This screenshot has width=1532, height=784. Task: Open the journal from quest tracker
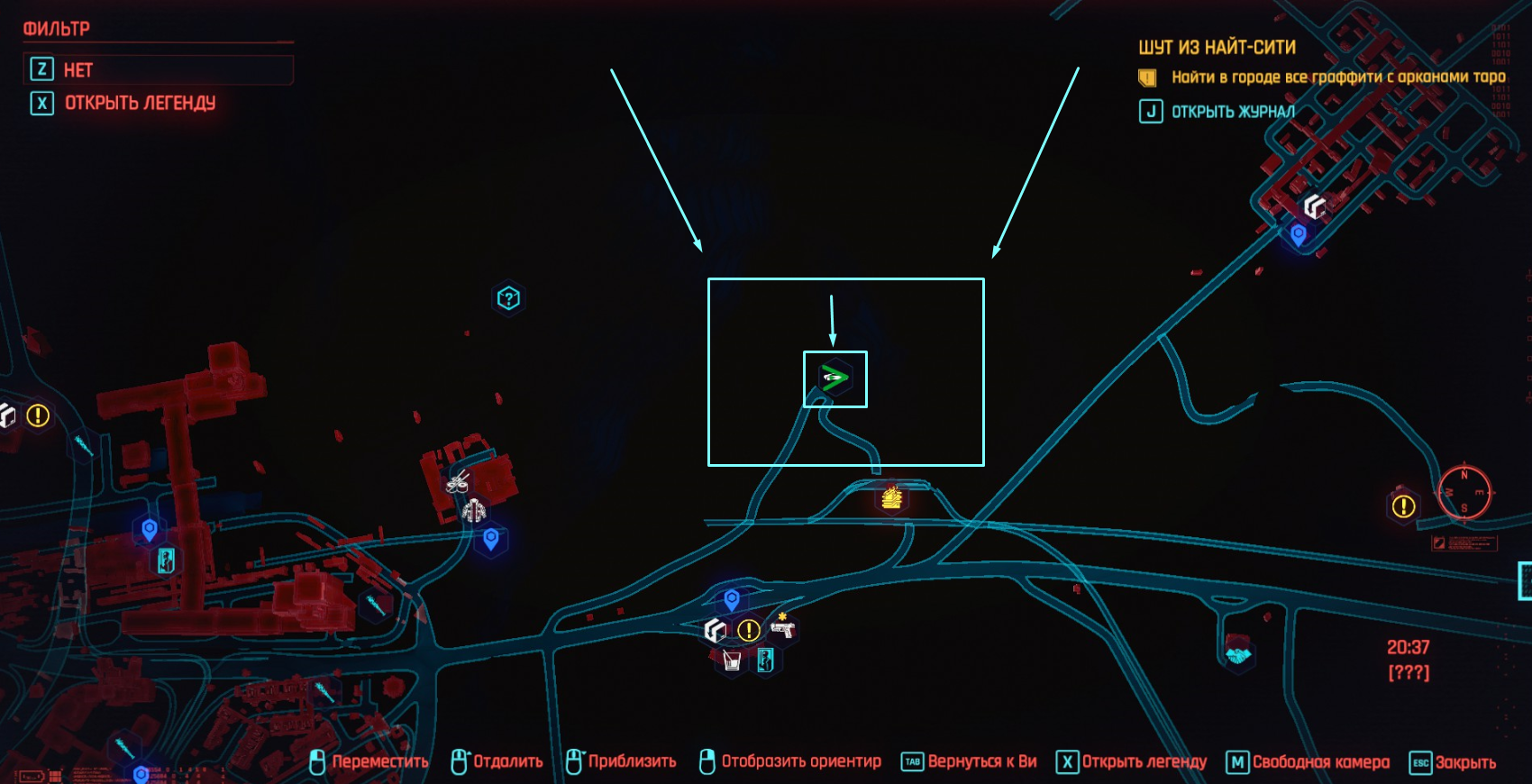(x=1232, y=112)
